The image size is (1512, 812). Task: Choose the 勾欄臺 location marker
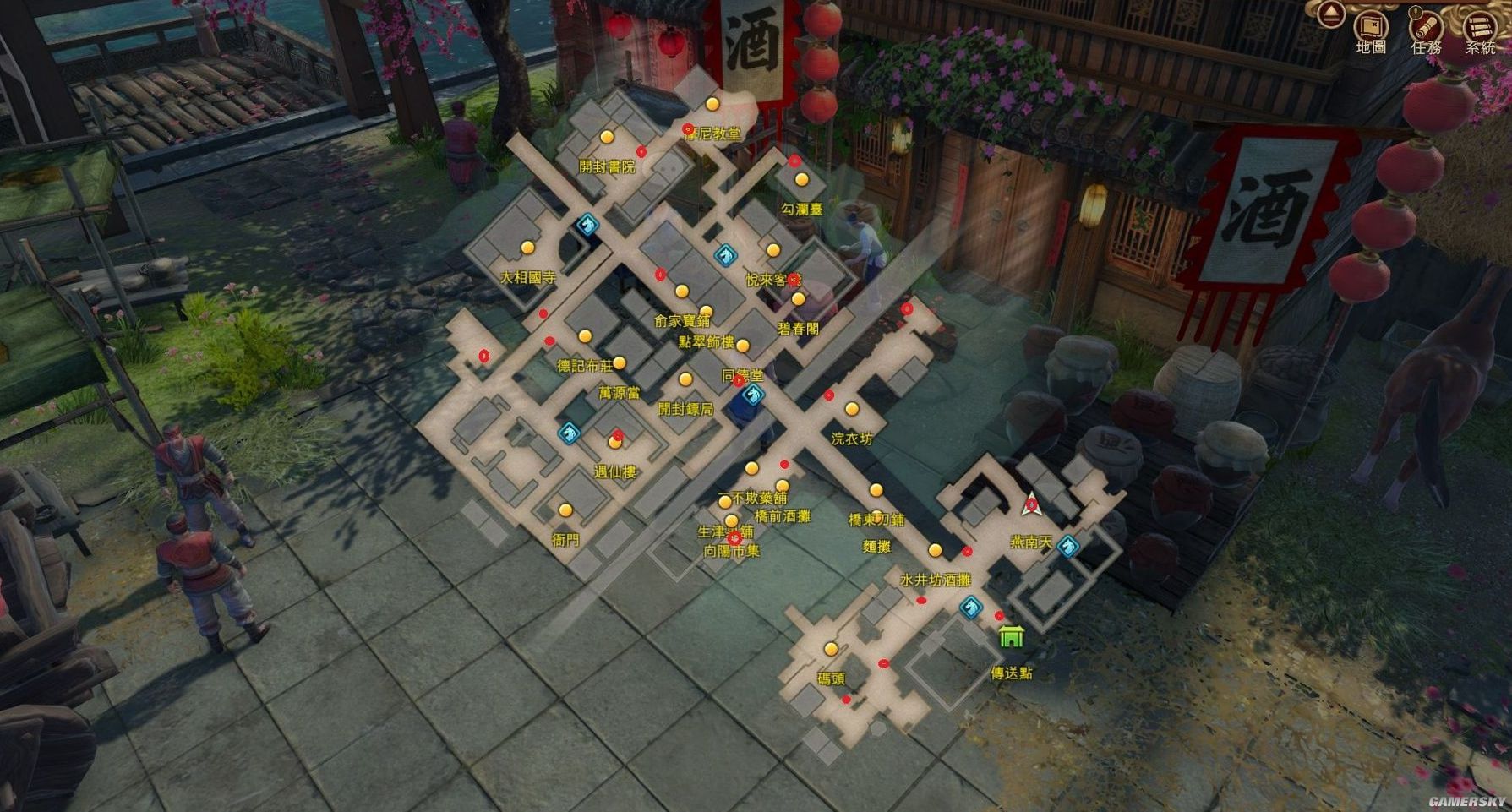coord(801,181)
